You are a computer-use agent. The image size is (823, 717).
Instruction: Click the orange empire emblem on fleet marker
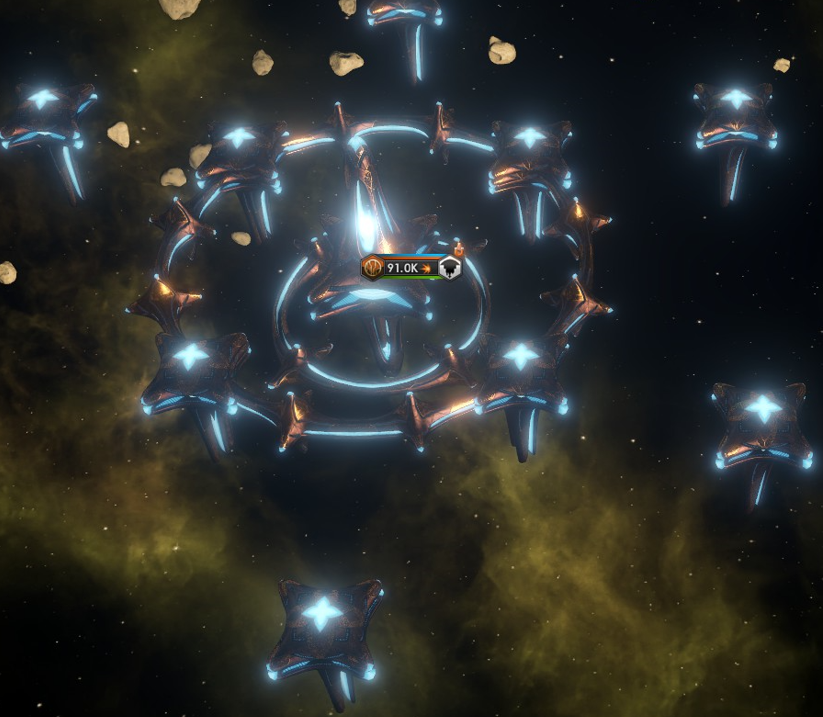point(373,268)
